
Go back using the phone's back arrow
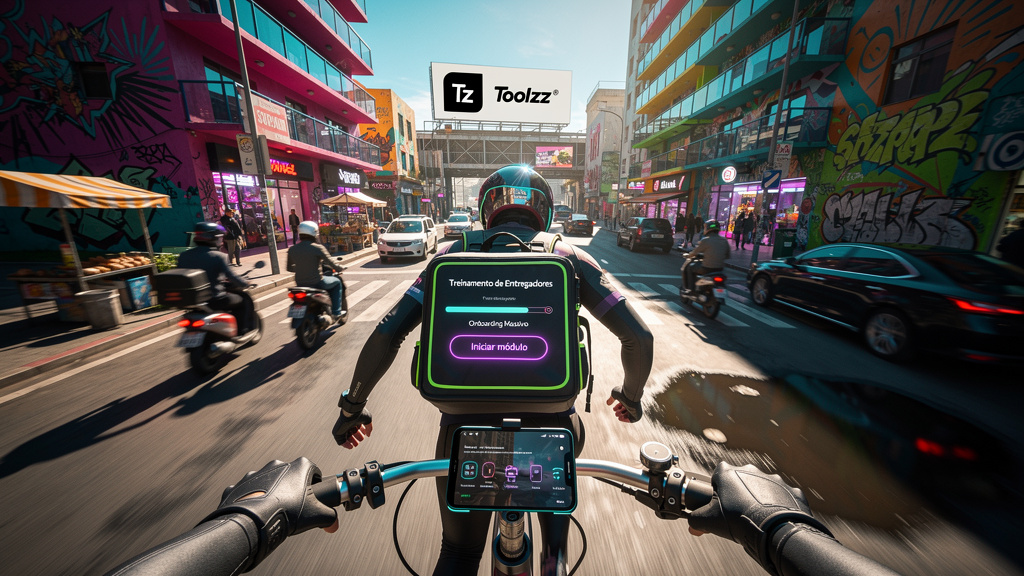[x=465, y=434]
